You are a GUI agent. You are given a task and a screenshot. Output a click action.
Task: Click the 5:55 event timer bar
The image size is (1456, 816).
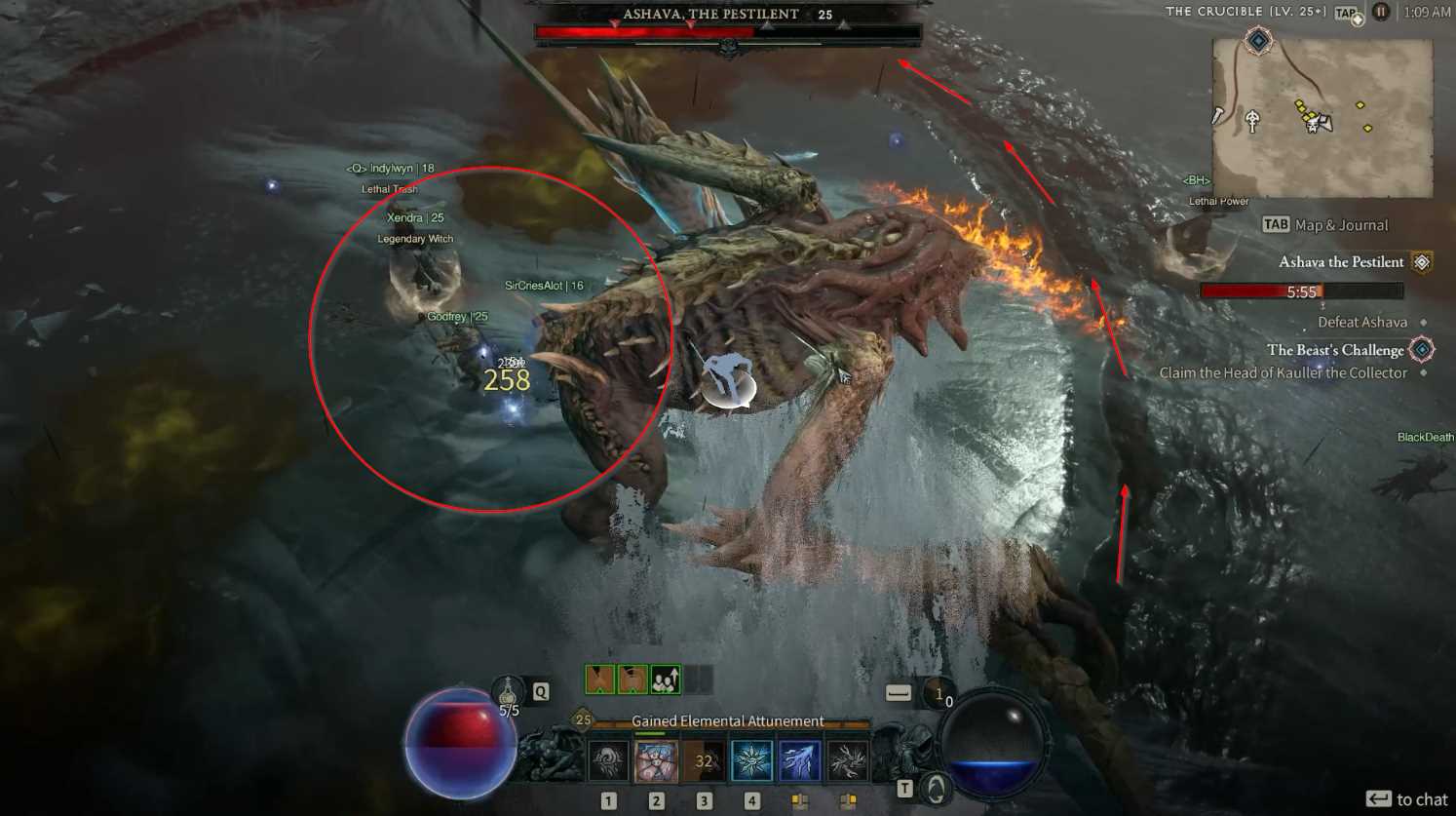[x=1301, y=291]
